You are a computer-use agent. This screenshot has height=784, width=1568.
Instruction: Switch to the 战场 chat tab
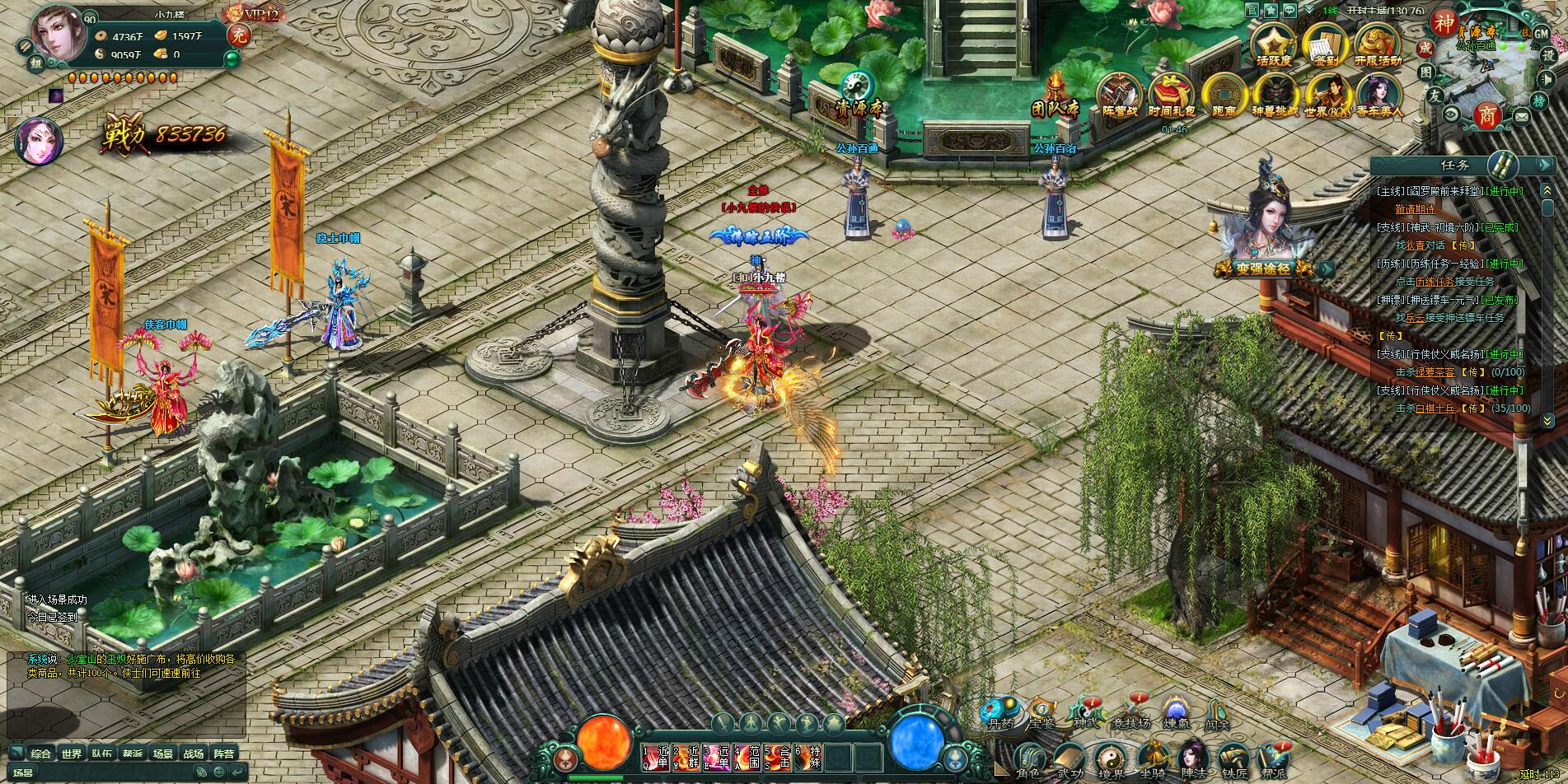(x=194, y=753)
